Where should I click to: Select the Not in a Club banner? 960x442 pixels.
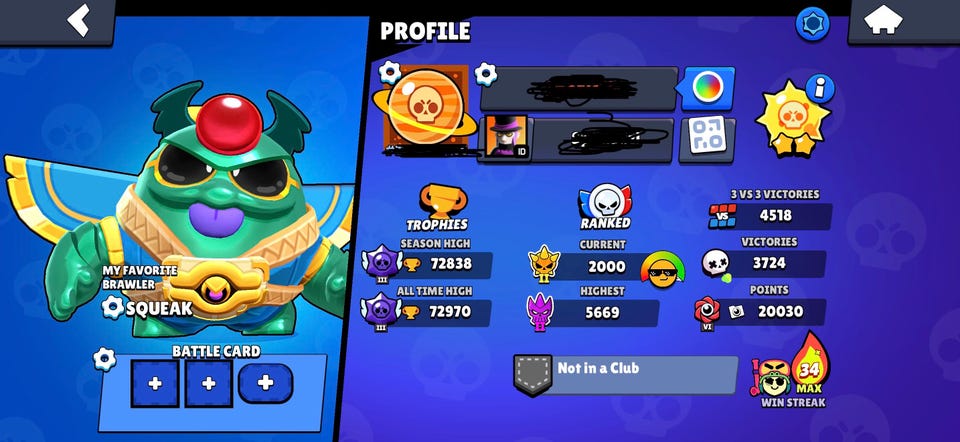tap(625, 373)
